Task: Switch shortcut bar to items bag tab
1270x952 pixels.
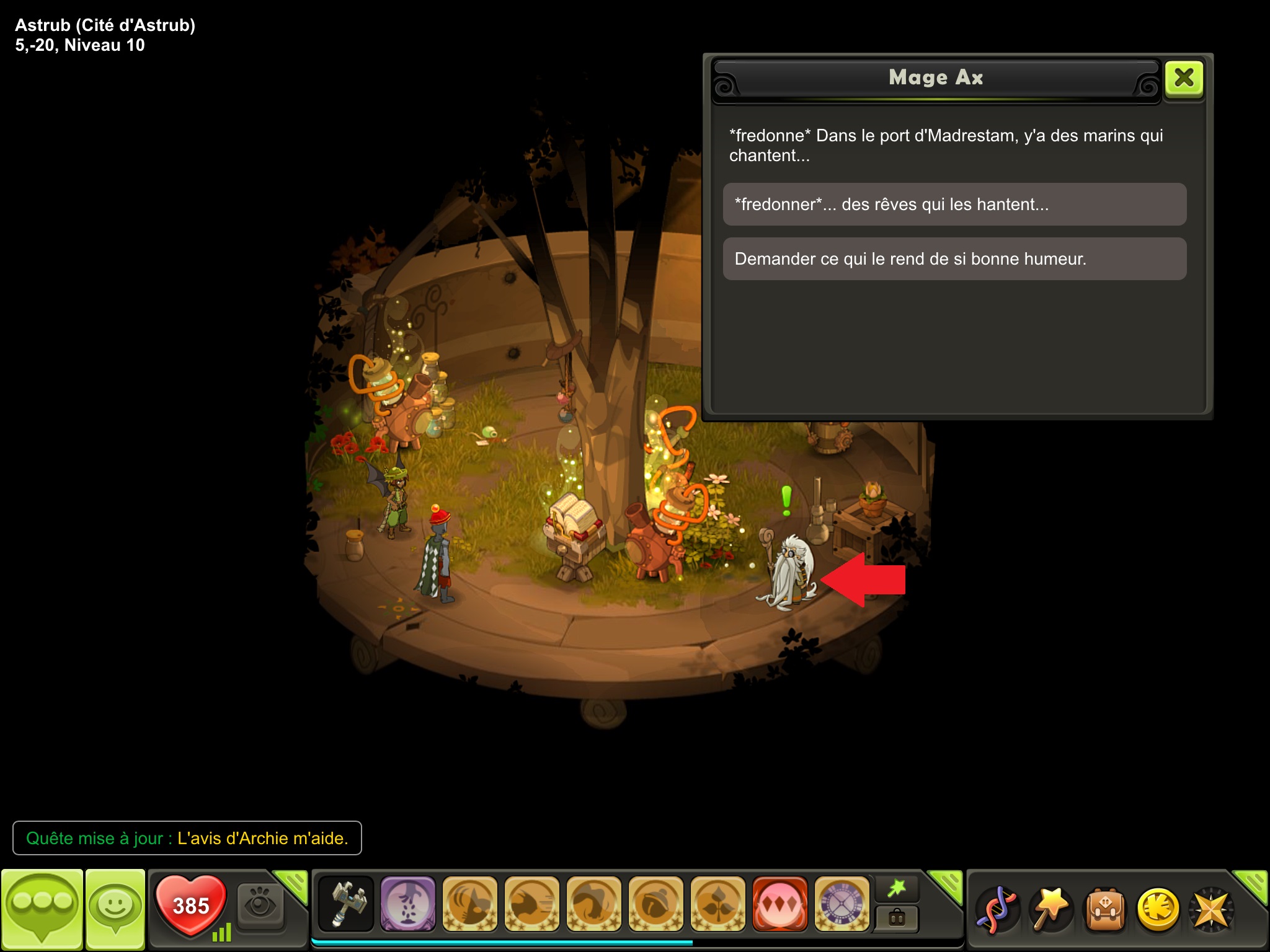Action: [897, 917]
